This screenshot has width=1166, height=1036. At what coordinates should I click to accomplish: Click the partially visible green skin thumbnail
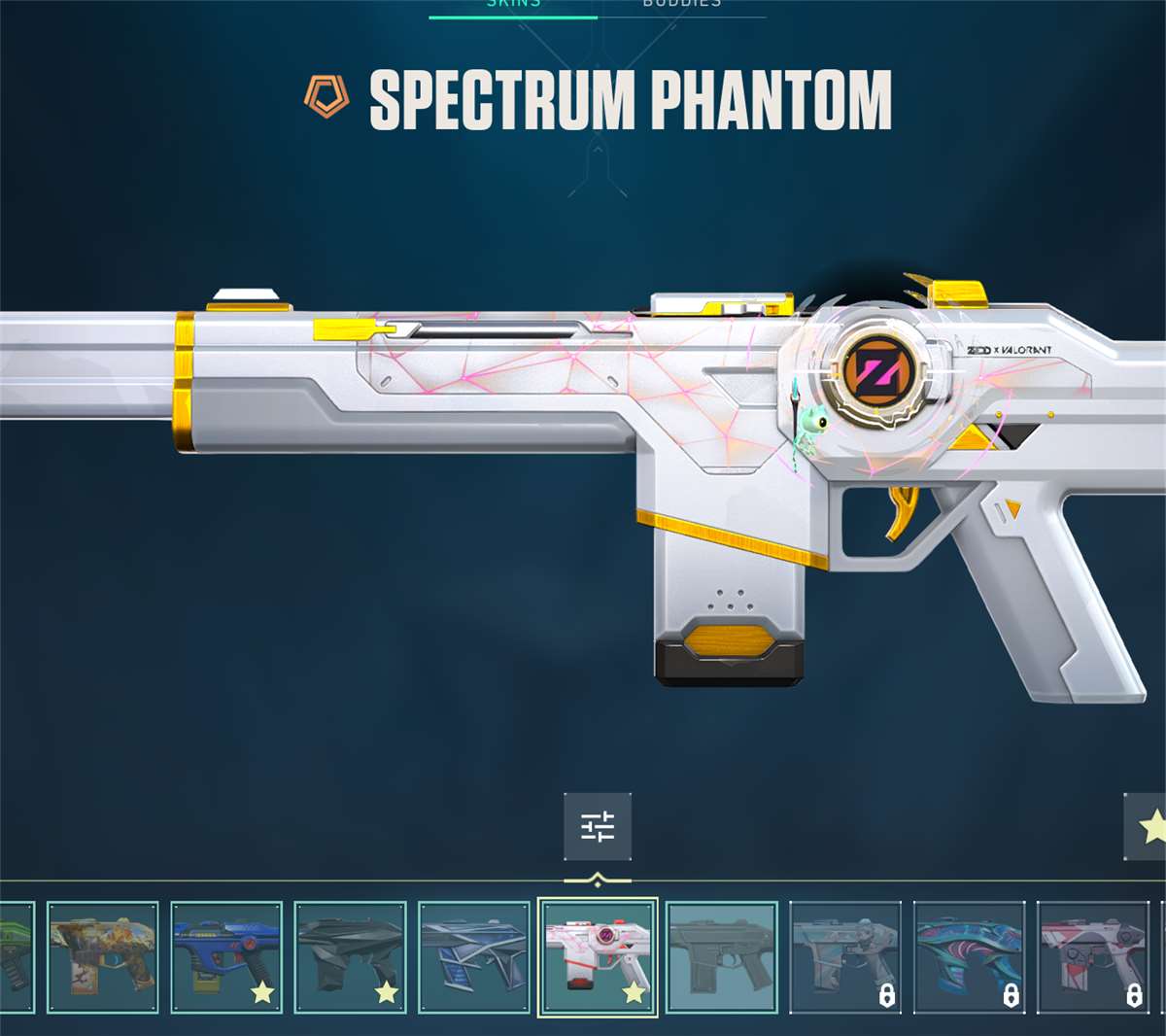pyautogui.click(x=16, y=956)
